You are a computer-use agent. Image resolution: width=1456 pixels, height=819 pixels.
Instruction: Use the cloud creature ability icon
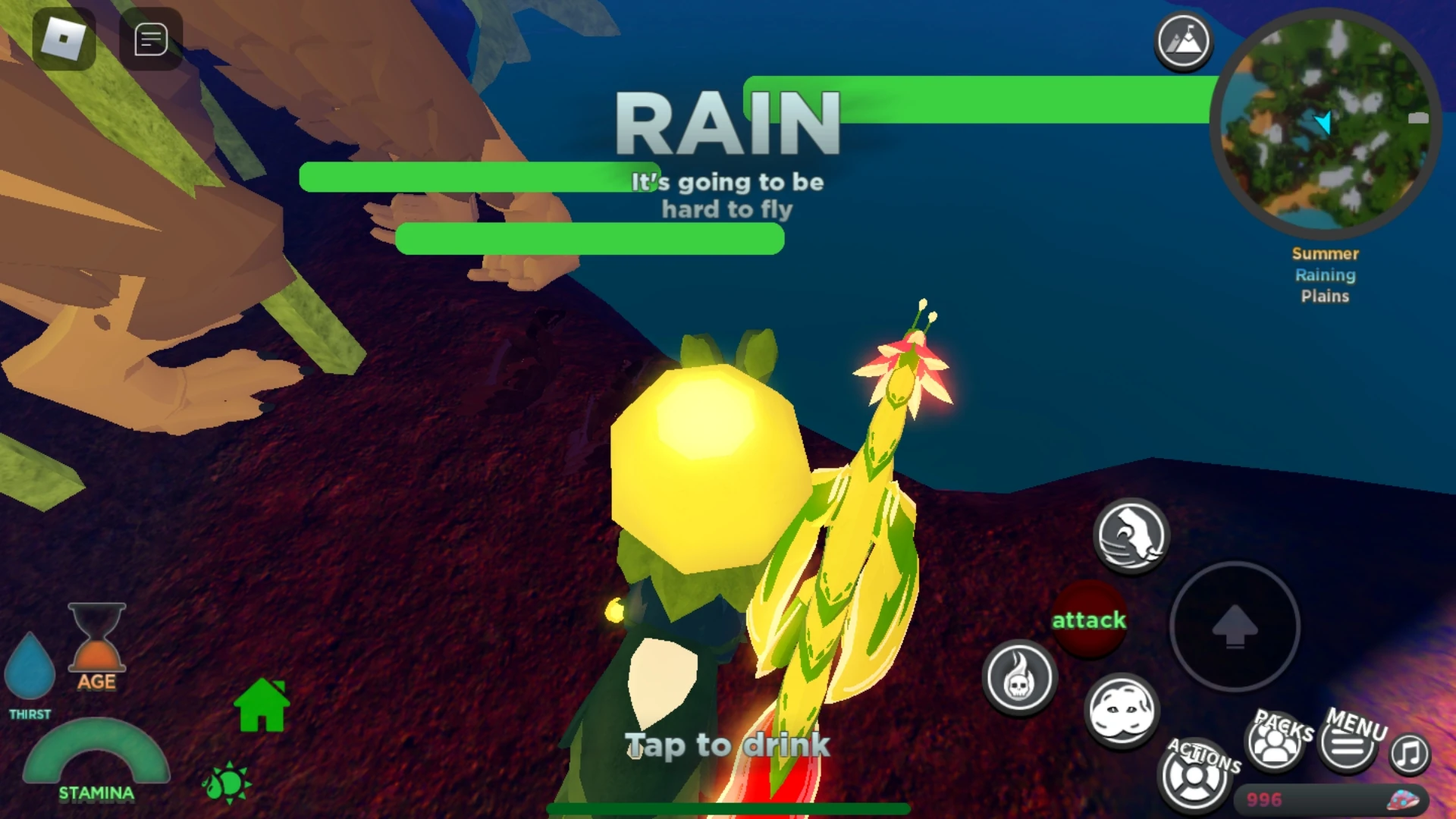point(1125,711)
